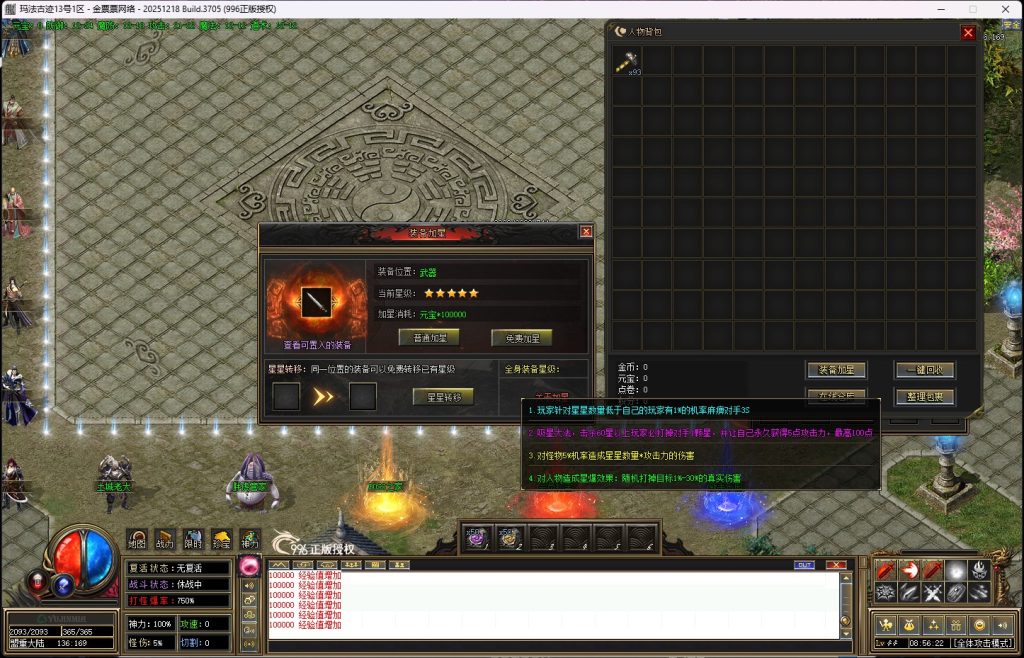Open the 地图 map icon

(x=138, y=539)
